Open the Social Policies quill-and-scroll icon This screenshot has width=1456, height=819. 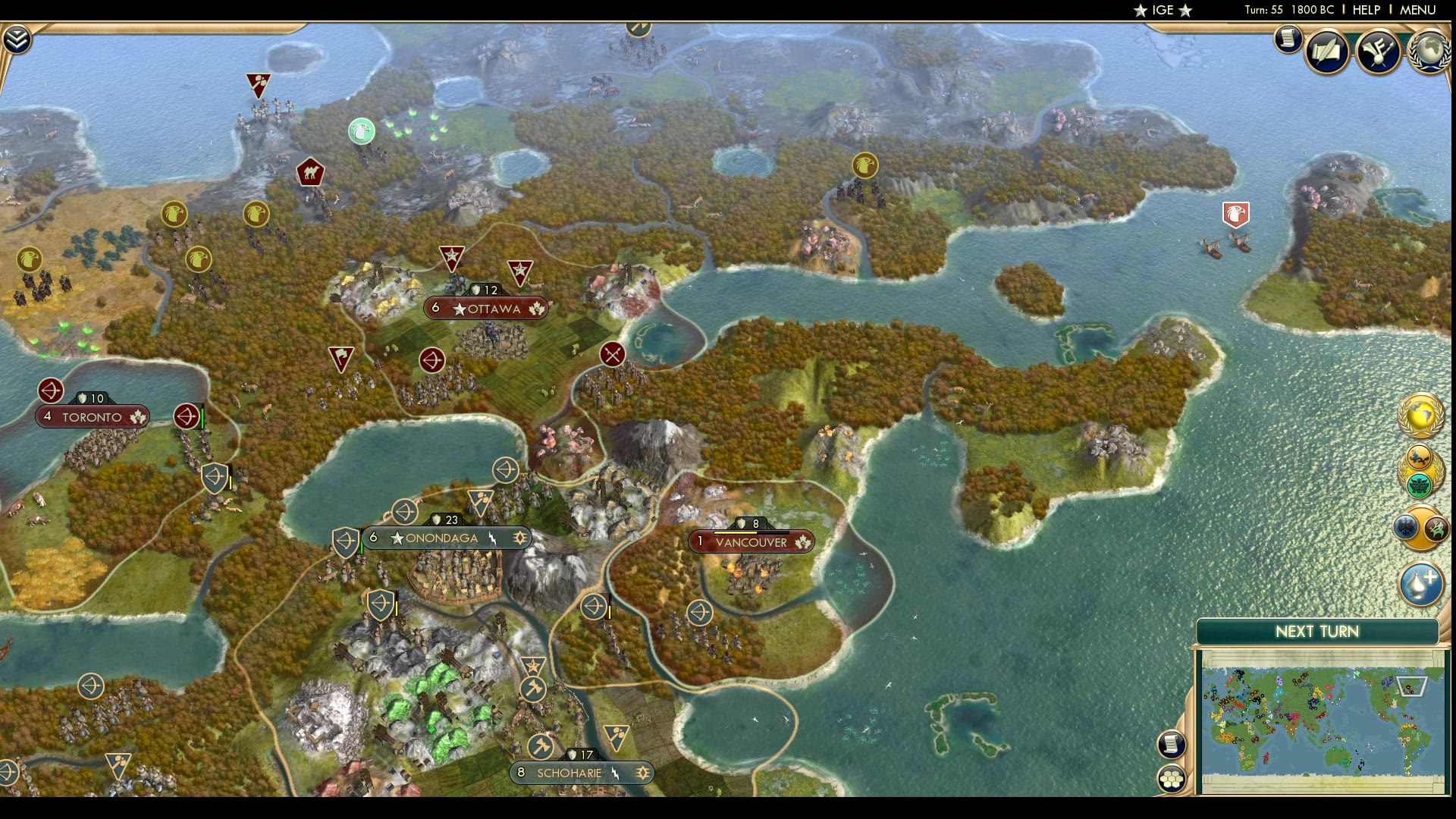point(1327,52)
